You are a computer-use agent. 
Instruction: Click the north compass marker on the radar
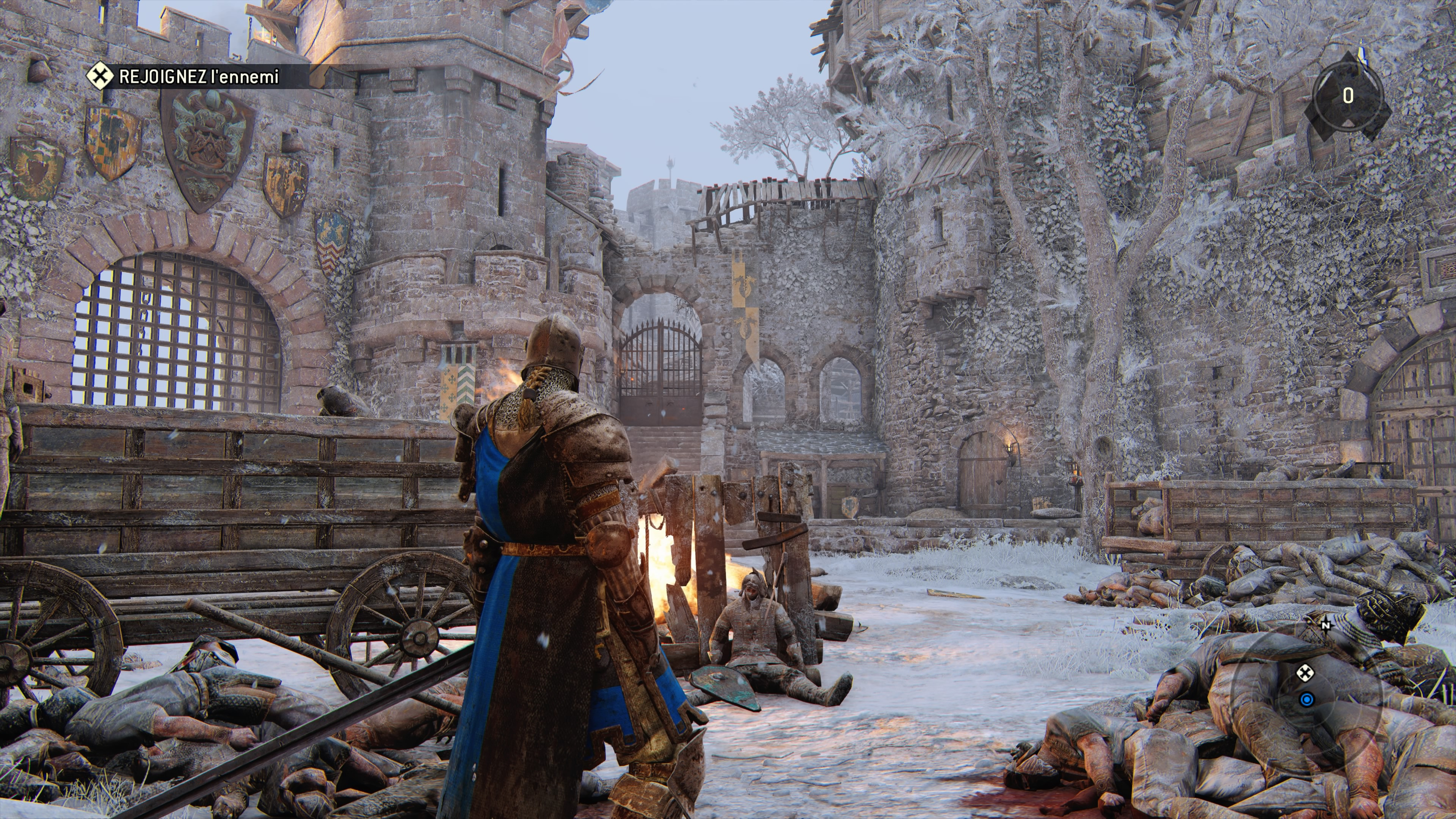[x=1326, y=624]
